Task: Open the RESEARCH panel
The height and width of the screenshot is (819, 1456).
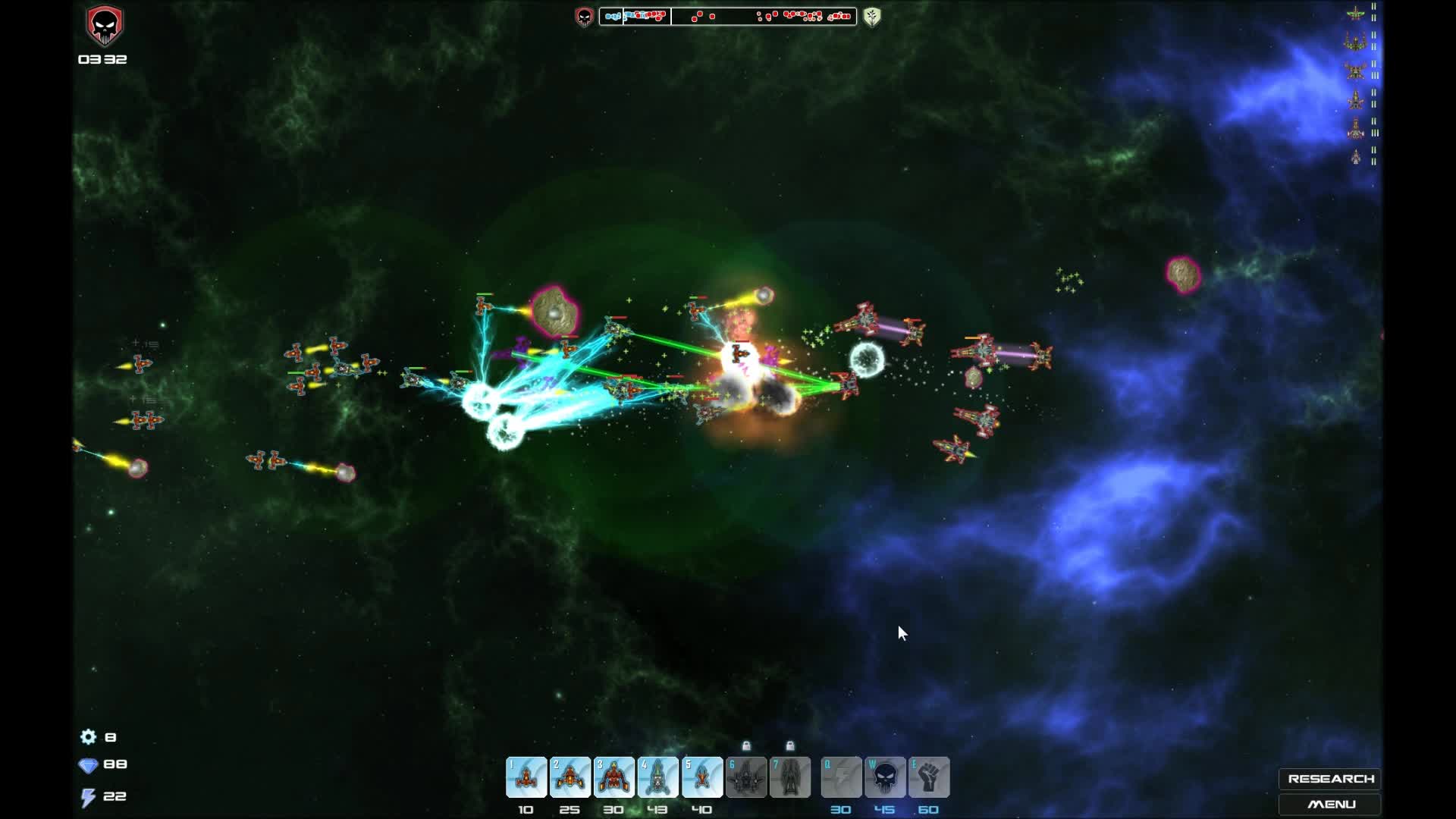Action: [x=1332, y=778]
